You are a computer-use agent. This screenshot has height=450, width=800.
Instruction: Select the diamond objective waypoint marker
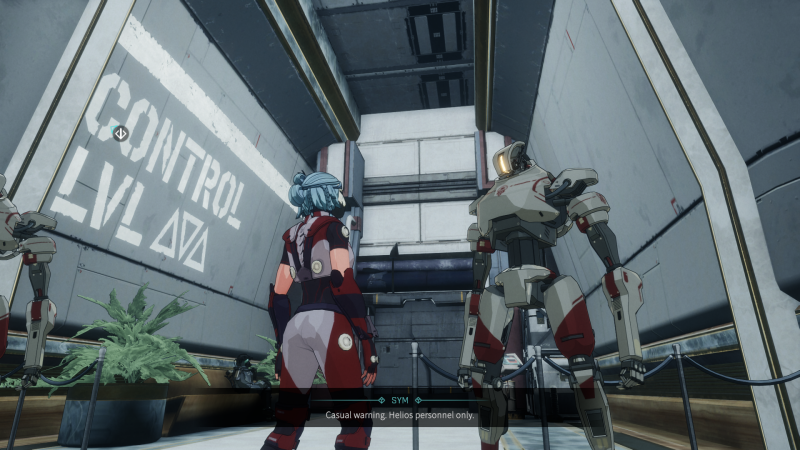120,132
